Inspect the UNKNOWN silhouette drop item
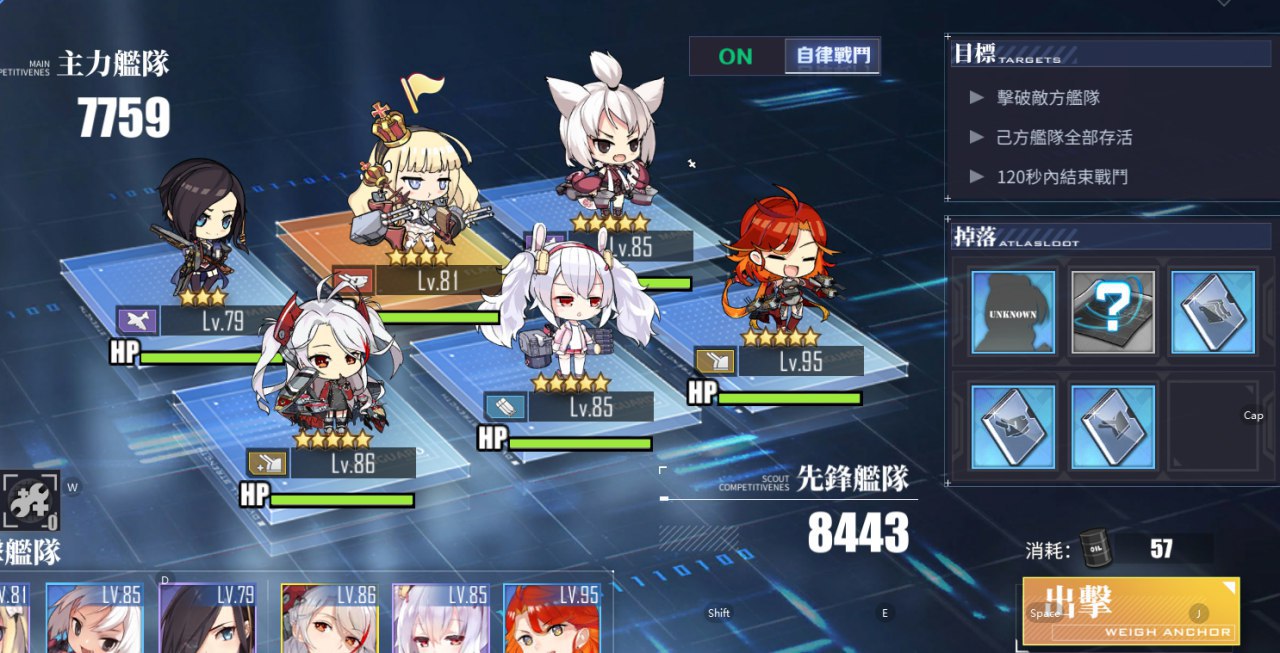The image size is (1280, 653). [x=1013, y=312]
